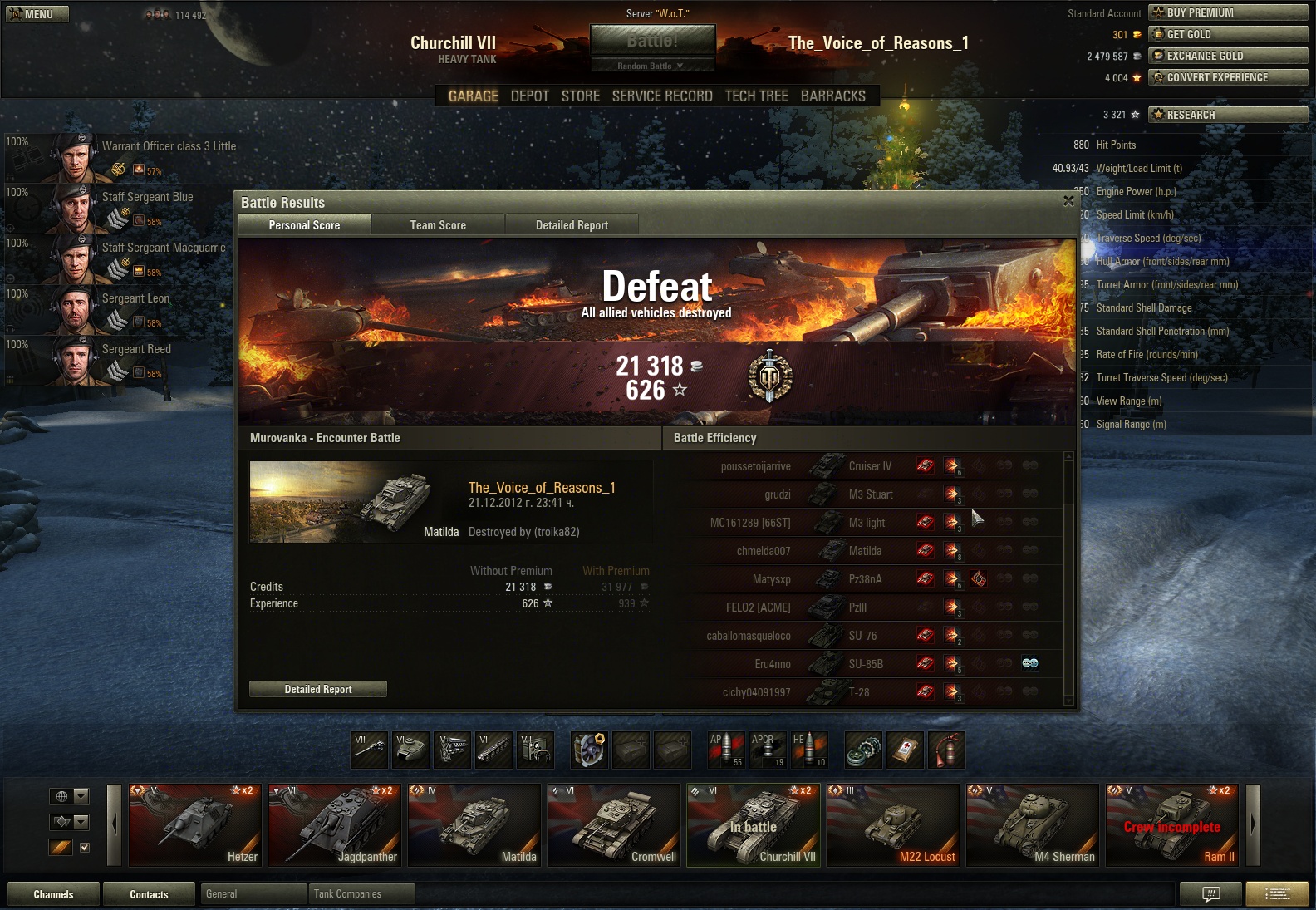
Task: Choose the M4 Sherman tank
Action: [1033, 825]
